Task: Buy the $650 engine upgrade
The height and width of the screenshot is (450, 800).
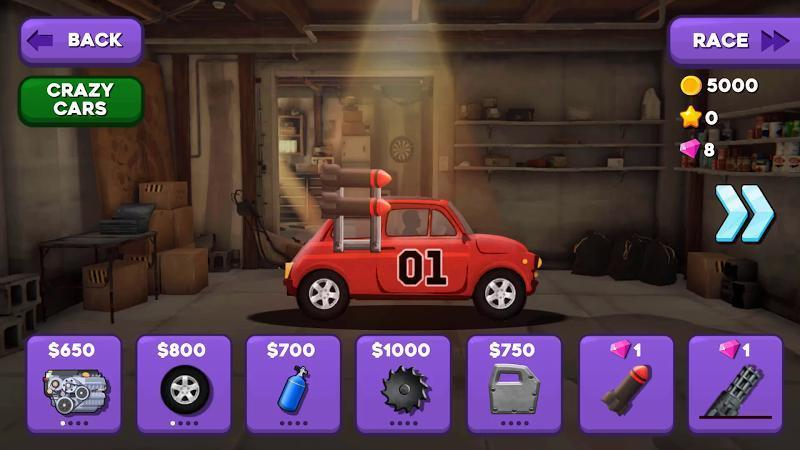Action: click(x=74, y=385)
